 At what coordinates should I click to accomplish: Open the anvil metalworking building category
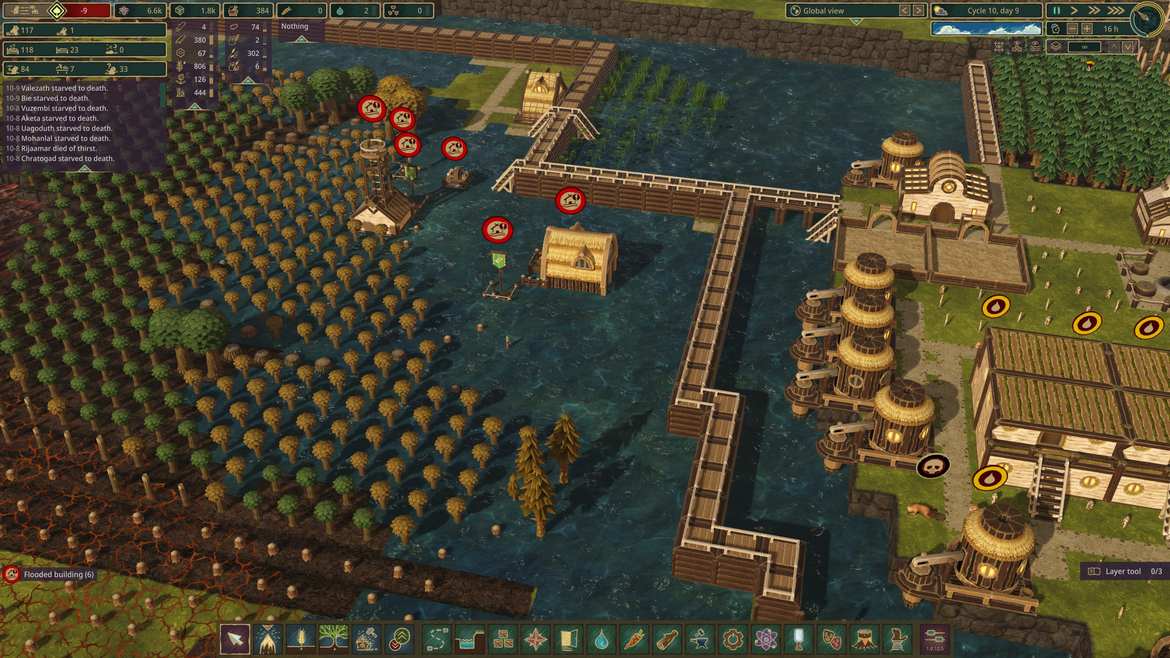pos(700,638)
